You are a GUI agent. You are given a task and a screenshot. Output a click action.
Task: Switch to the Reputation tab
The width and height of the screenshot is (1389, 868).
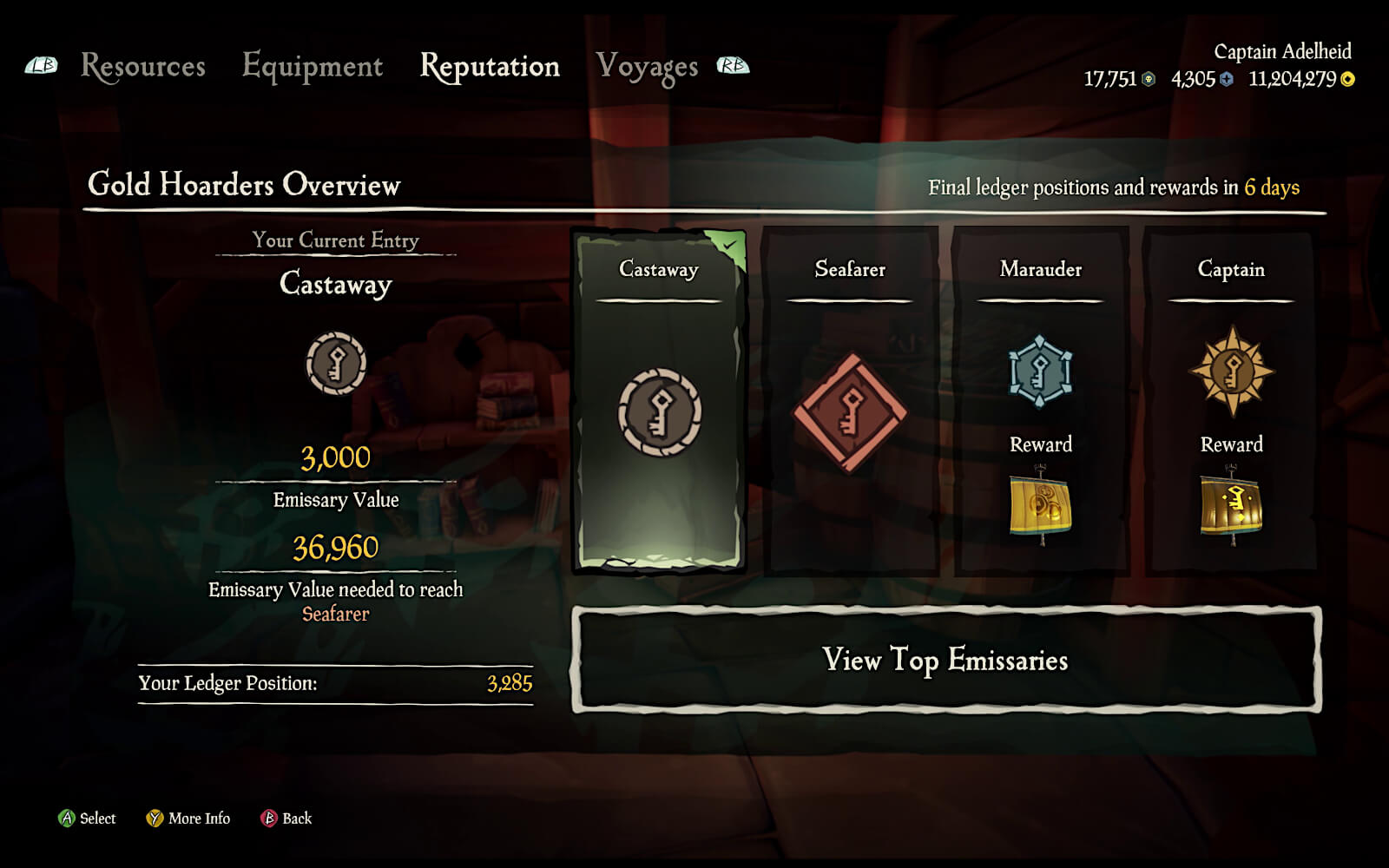[x=490, y=67]
